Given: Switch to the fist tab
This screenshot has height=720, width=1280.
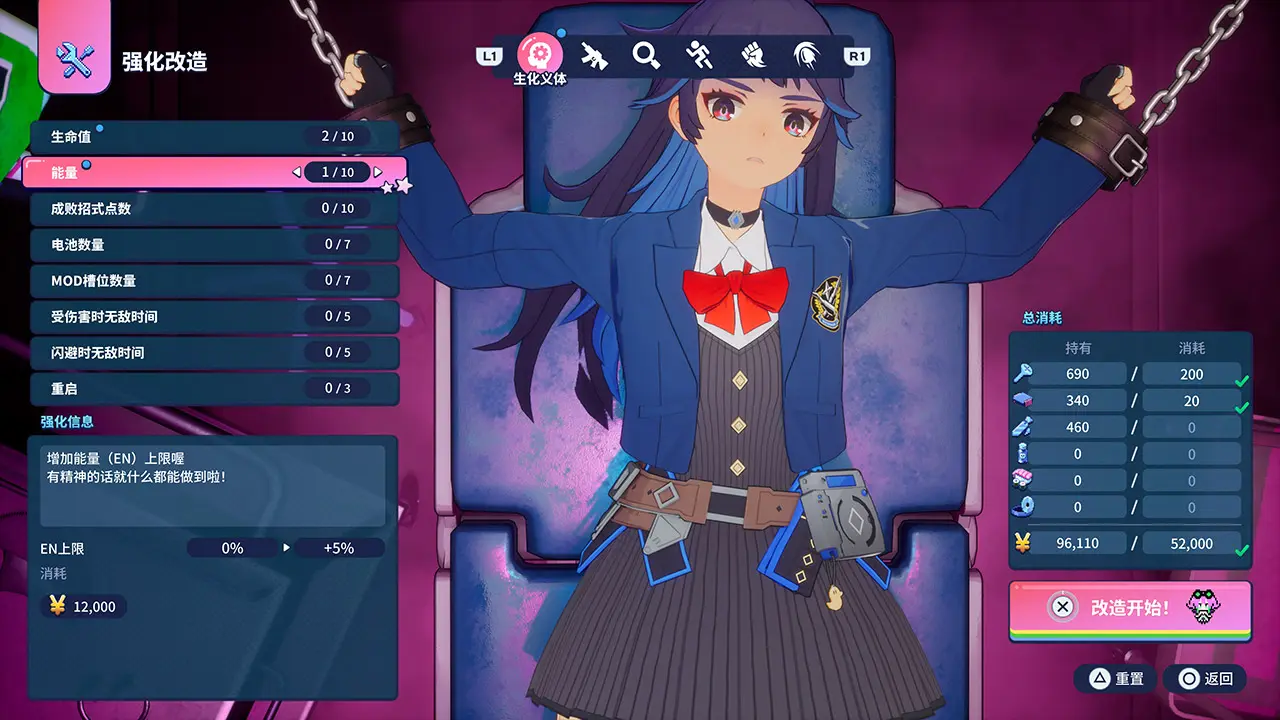Looking at the screenshot, I should (x=753, y=55).
